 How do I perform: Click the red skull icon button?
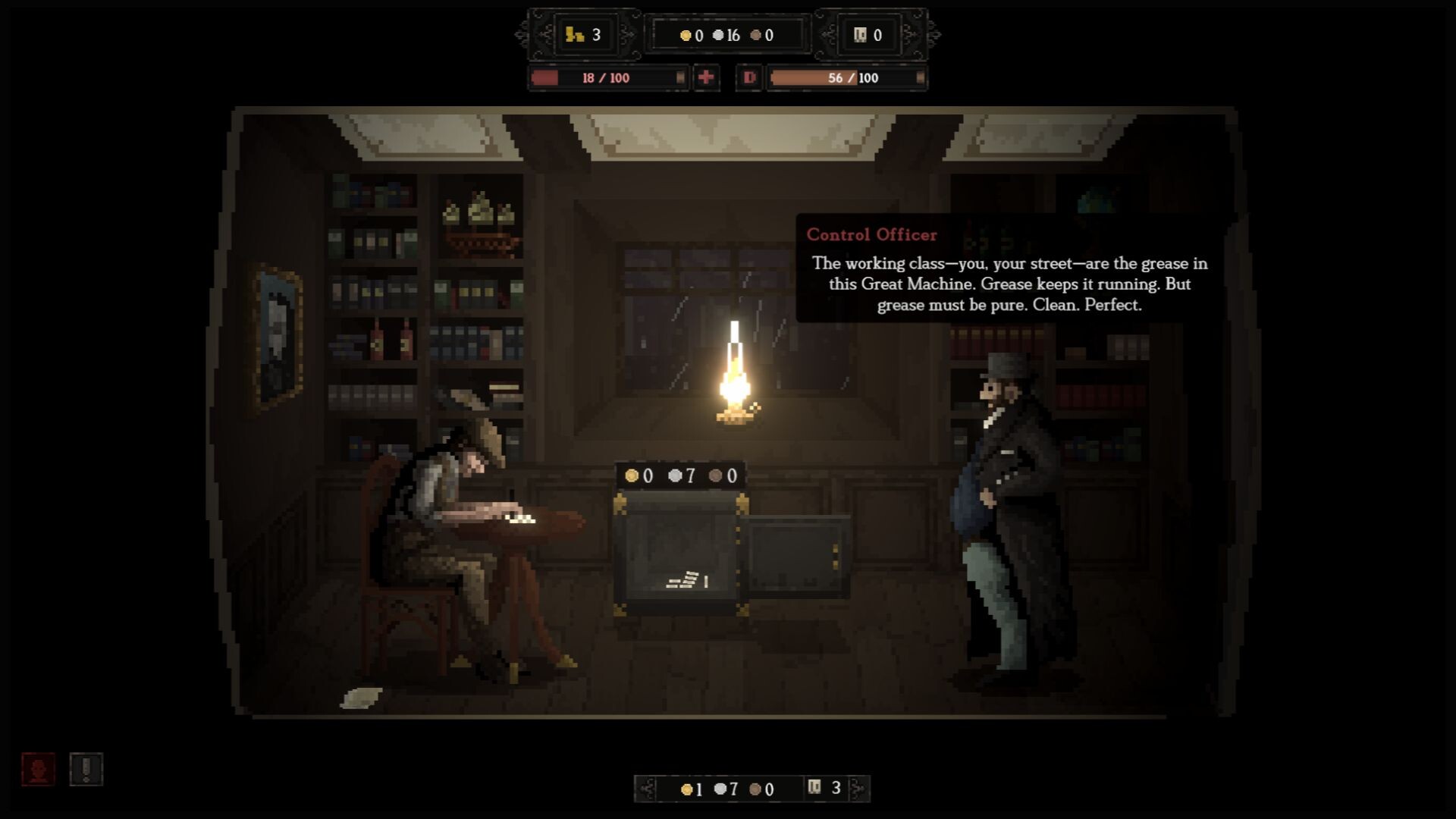tap(38, 769)
